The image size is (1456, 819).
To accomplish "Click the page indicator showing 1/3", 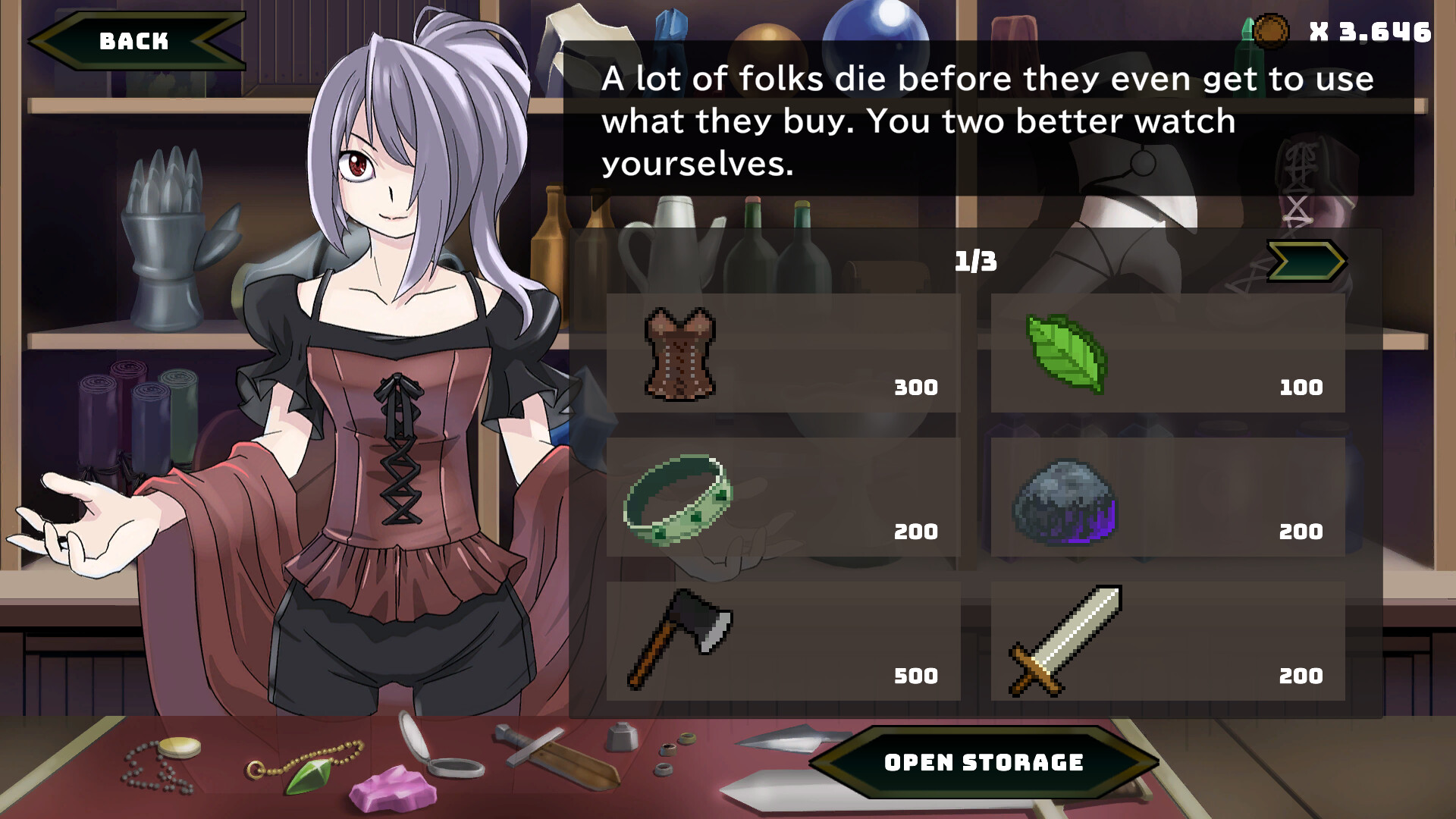I will click(974, 262).
